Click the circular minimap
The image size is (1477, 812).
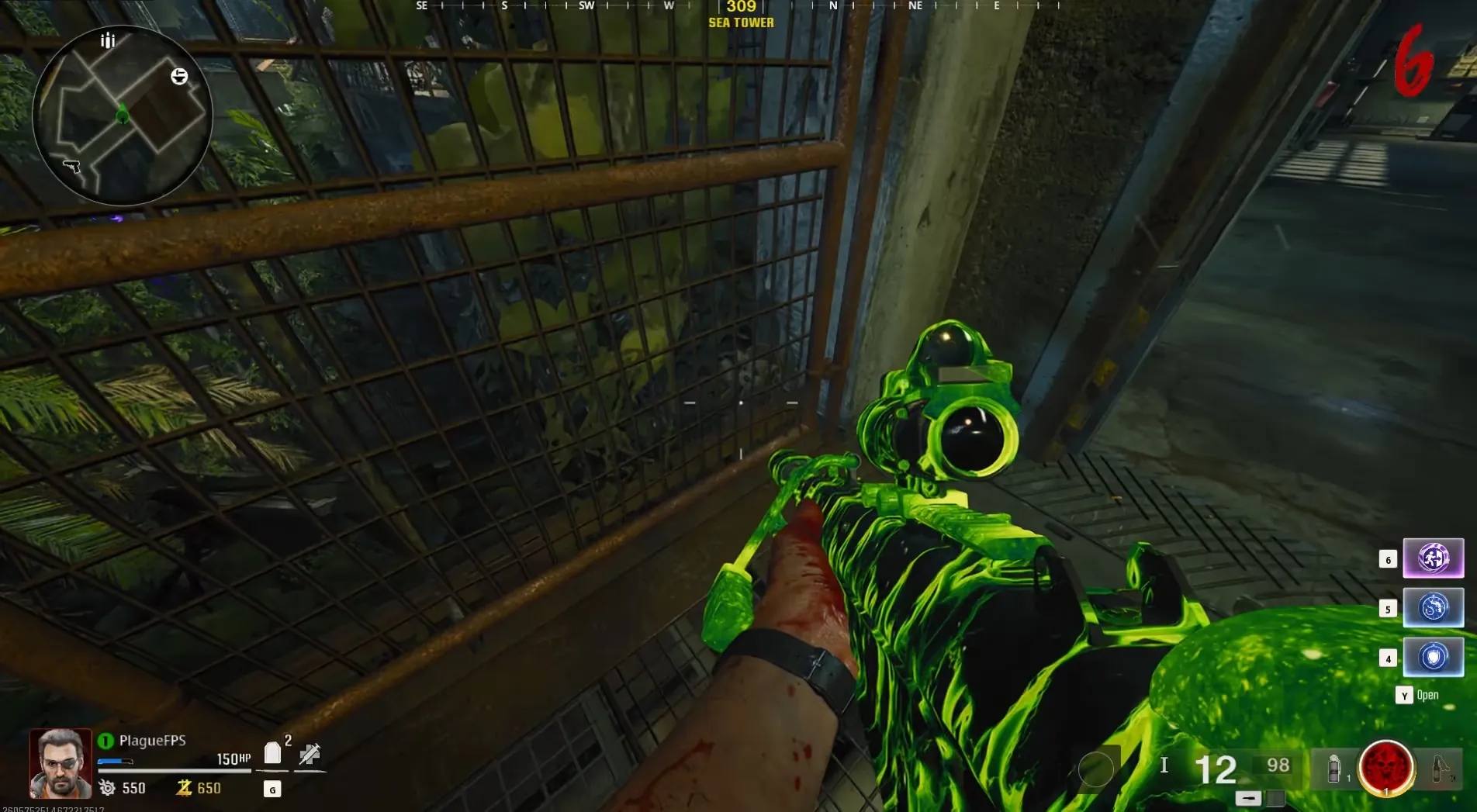(x=122, y=116)
